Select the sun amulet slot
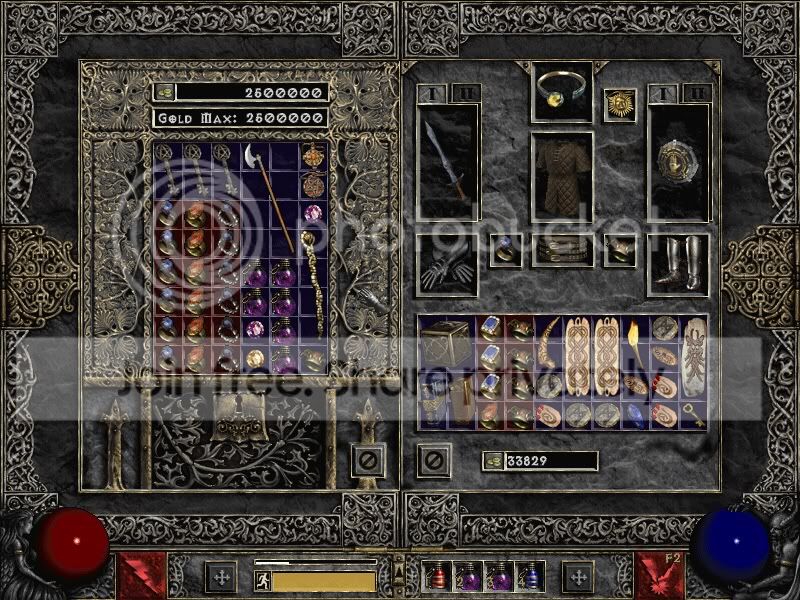The width and height of the screenshot is (800, 600). pyautogui.click(x=619, y=105)
